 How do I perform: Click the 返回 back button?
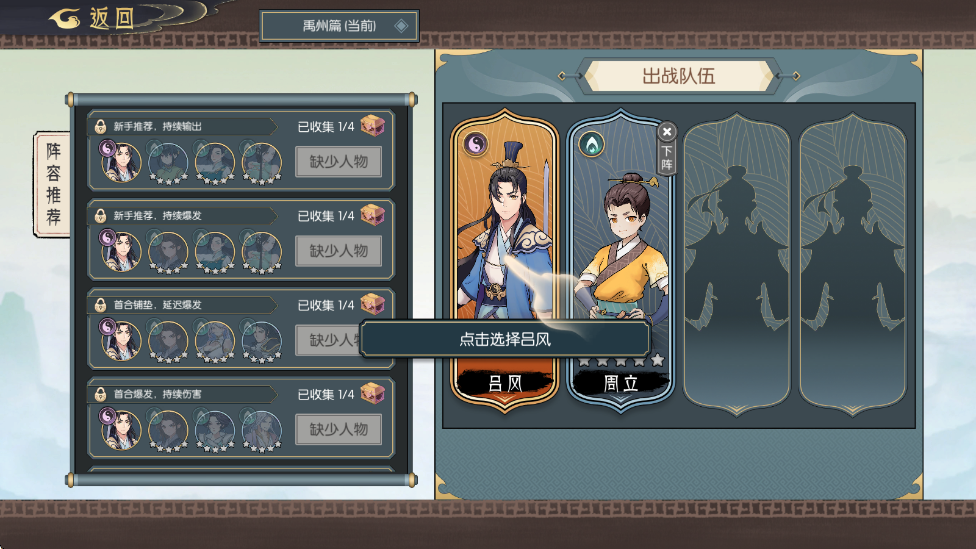(x=93, y=19)
